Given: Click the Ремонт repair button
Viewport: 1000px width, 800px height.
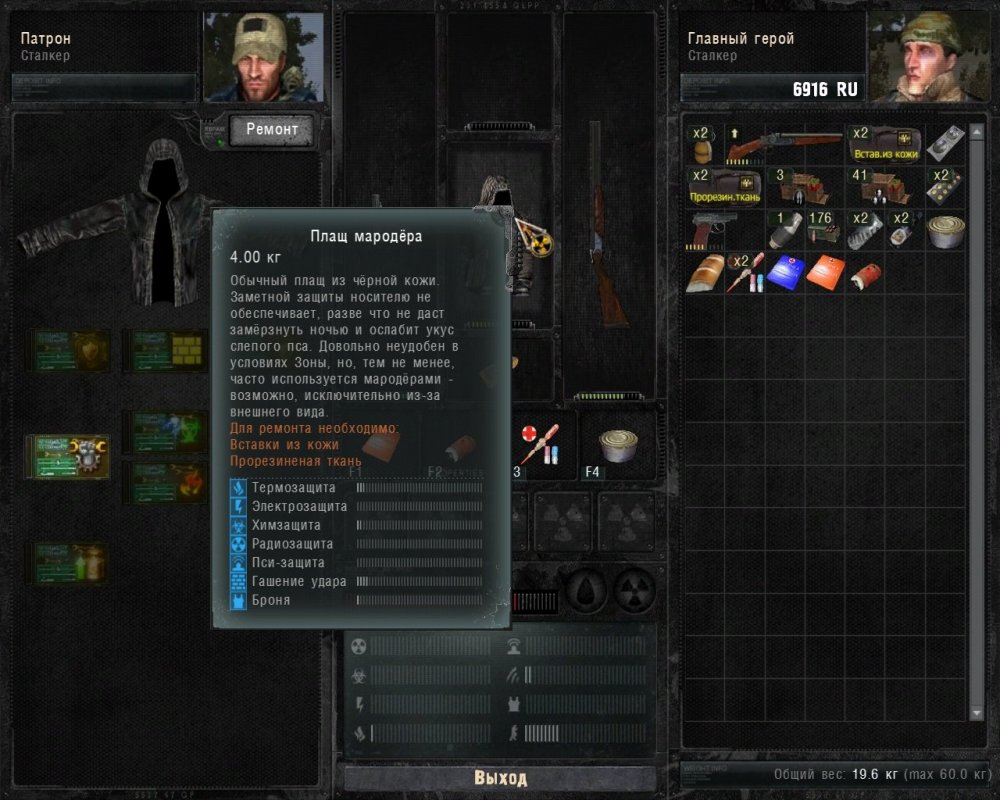Looking at the screenshot, I should [271, 130].
